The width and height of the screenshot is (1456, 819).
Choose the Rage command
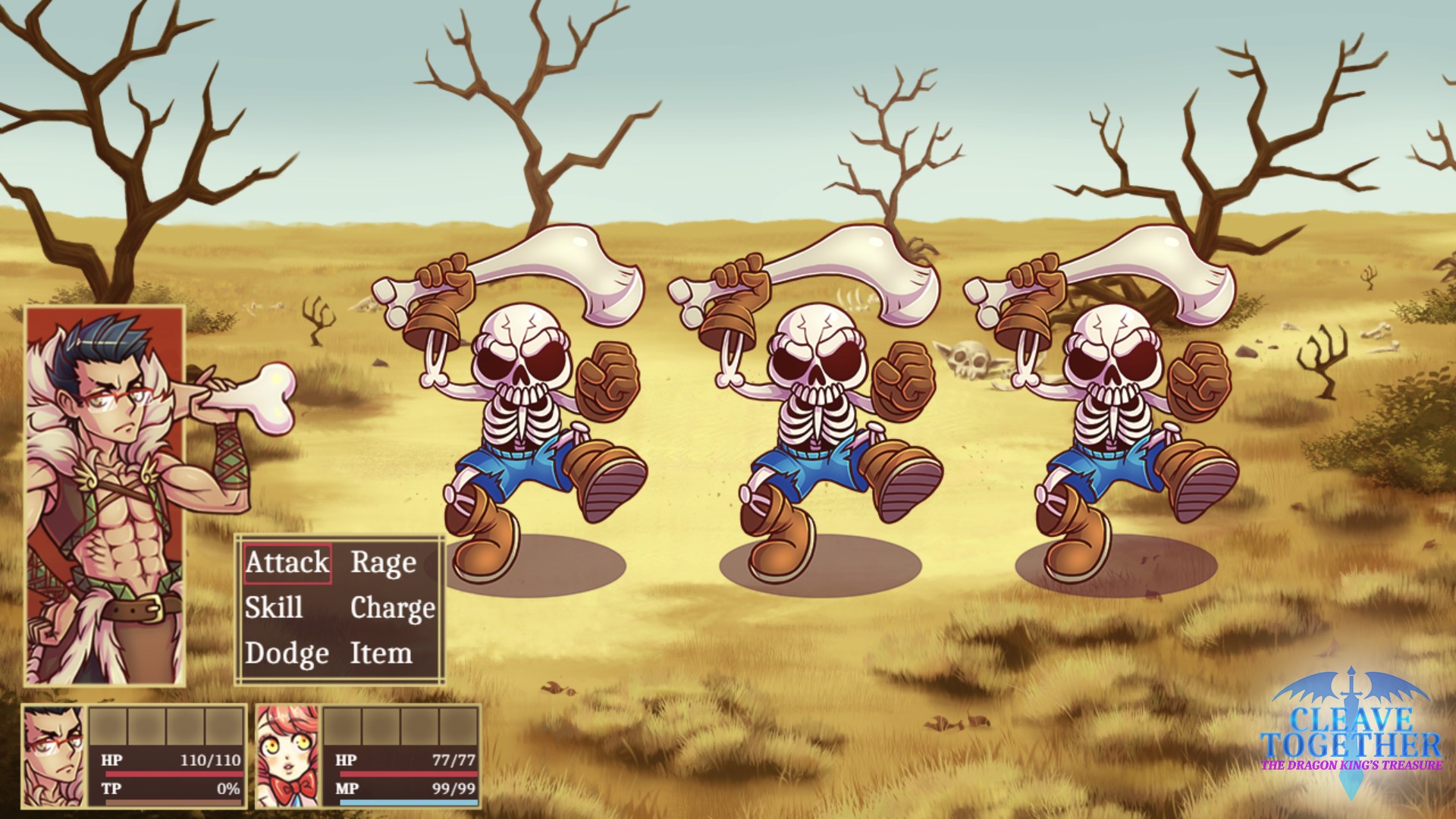pyautogui.click(x=384, y=563)
